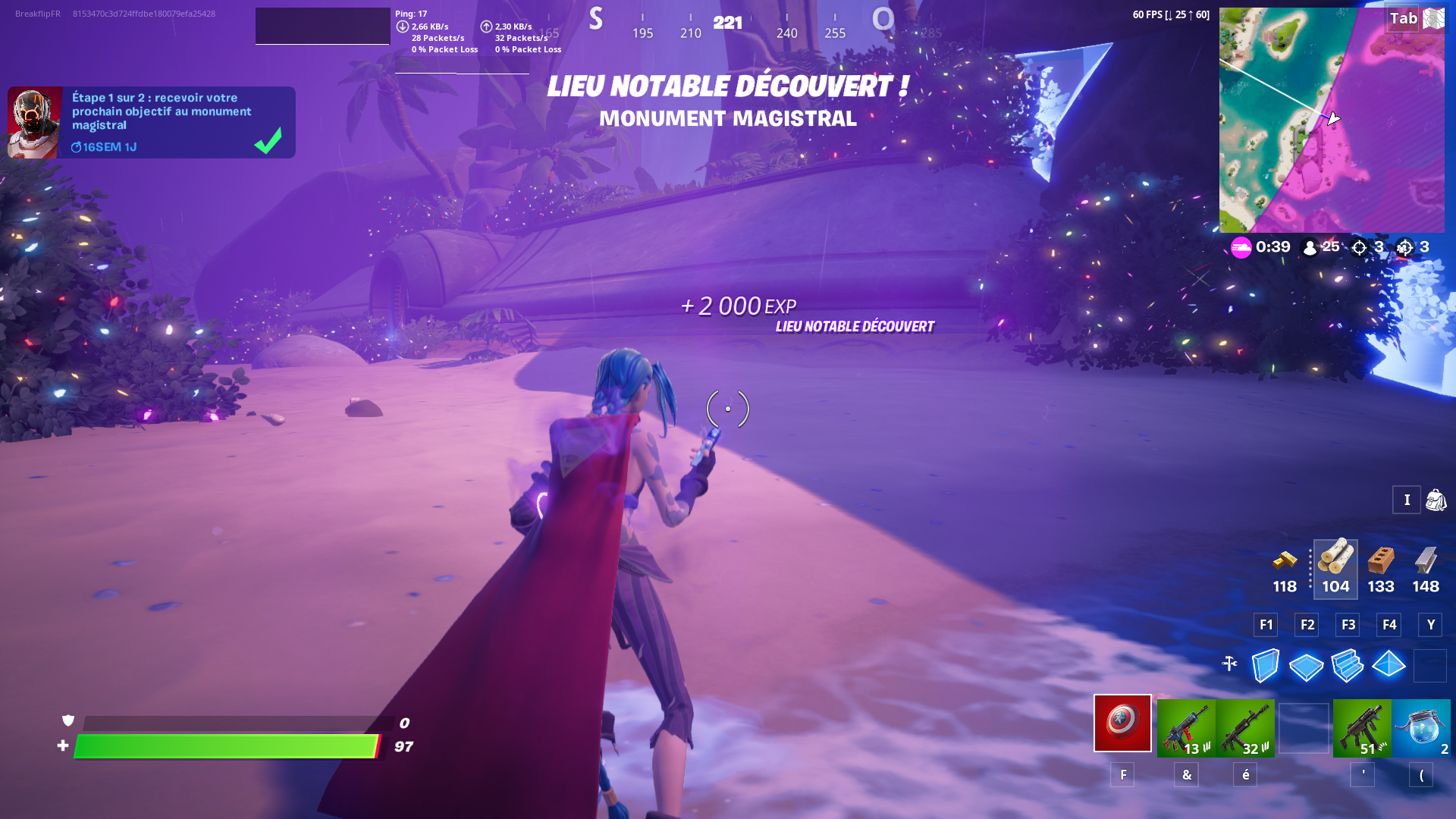This screenshot has width=1456, height=819.
Task: Toggle the quest checkmark on the objective panel
Action: coord(266,142)
